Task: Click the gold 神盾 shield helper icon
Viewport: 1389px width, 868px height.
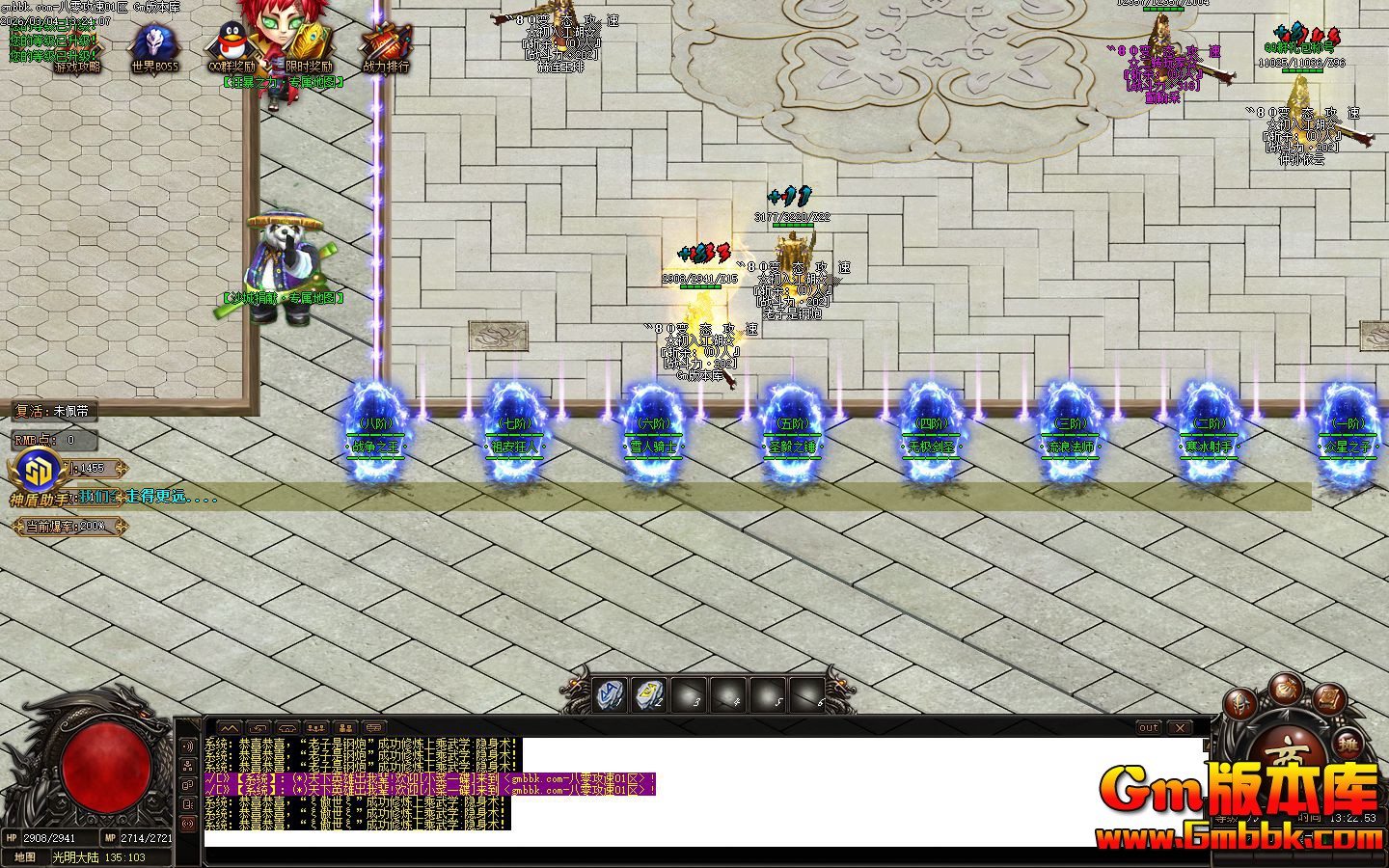Action: tap(35, 471)
